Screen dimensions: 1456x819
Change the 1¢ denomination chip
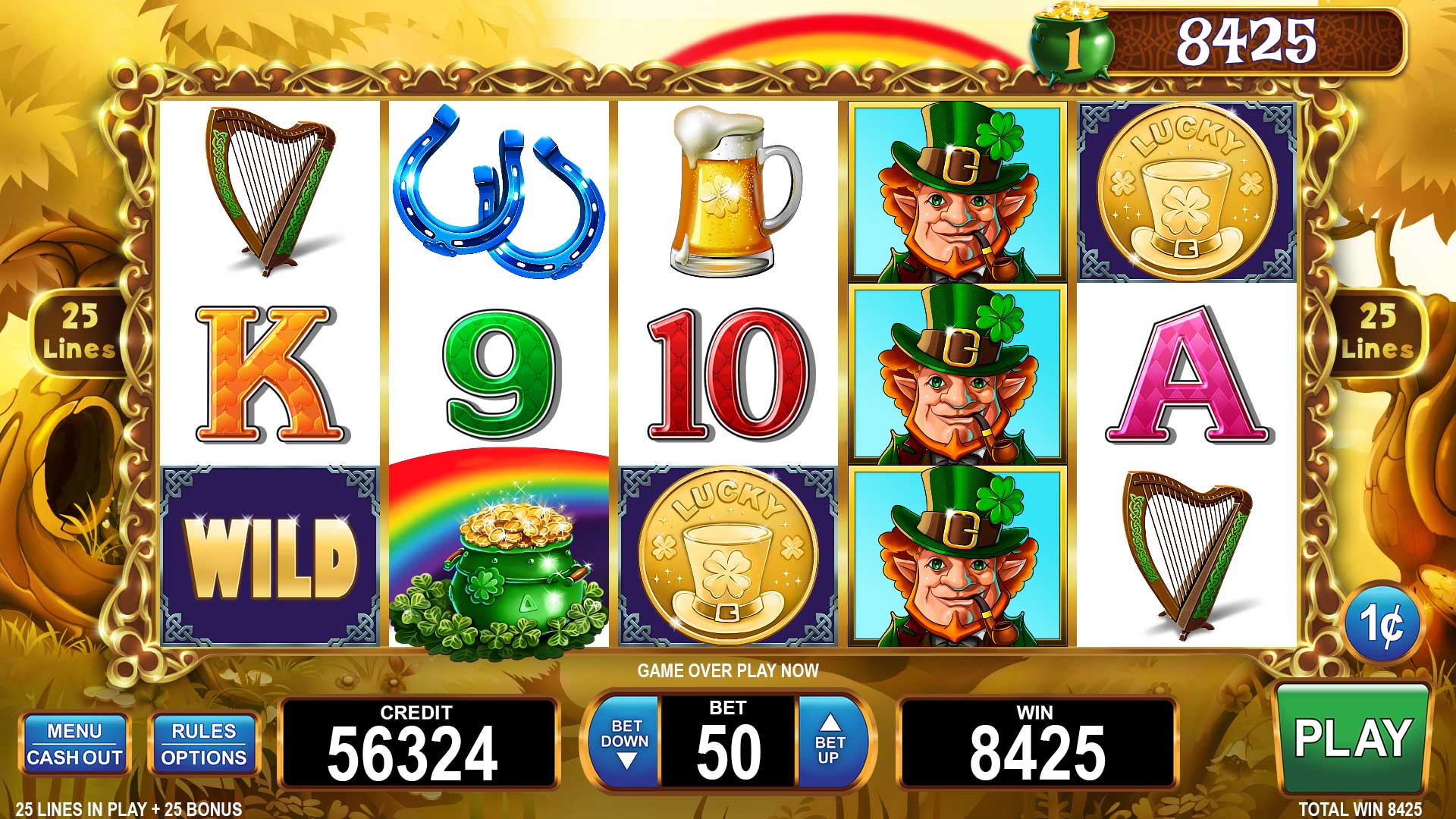1381,623
